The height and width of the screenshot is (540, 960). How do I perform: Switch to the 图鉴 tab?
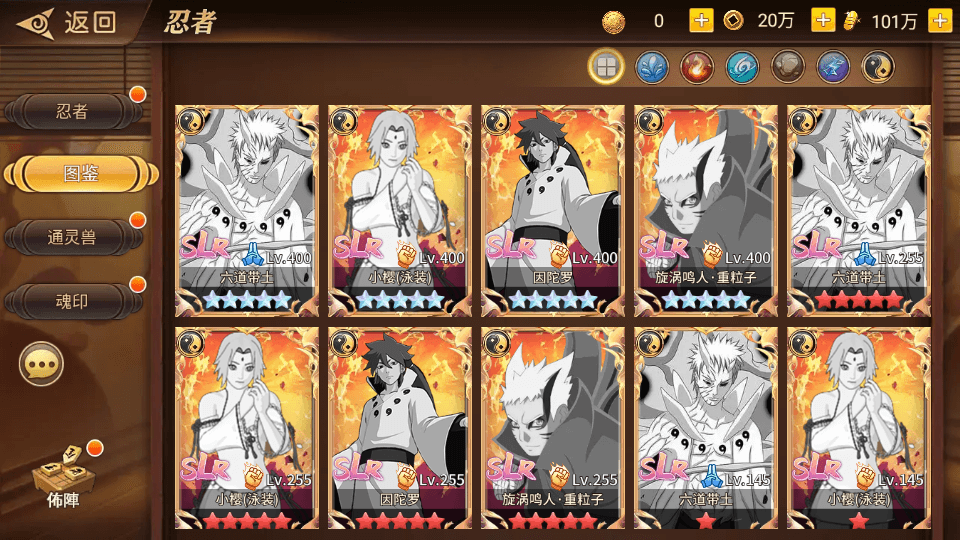pos(80,174)
